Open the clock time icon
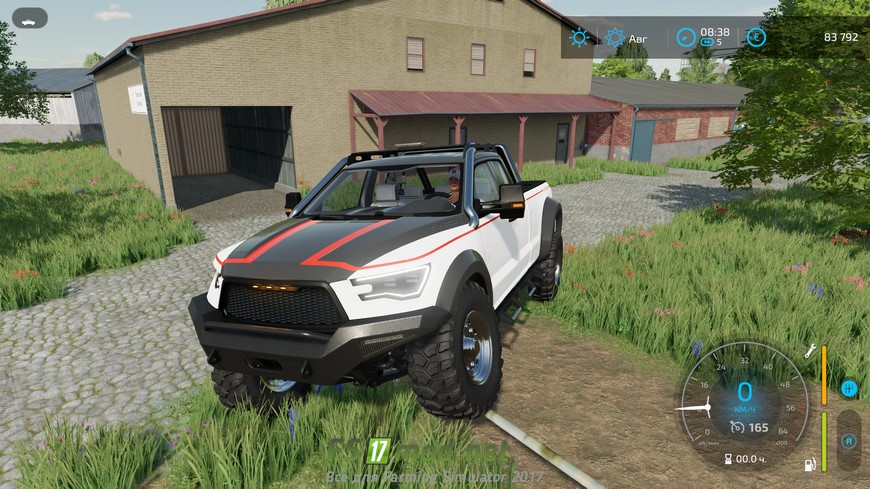 point(686,38)
